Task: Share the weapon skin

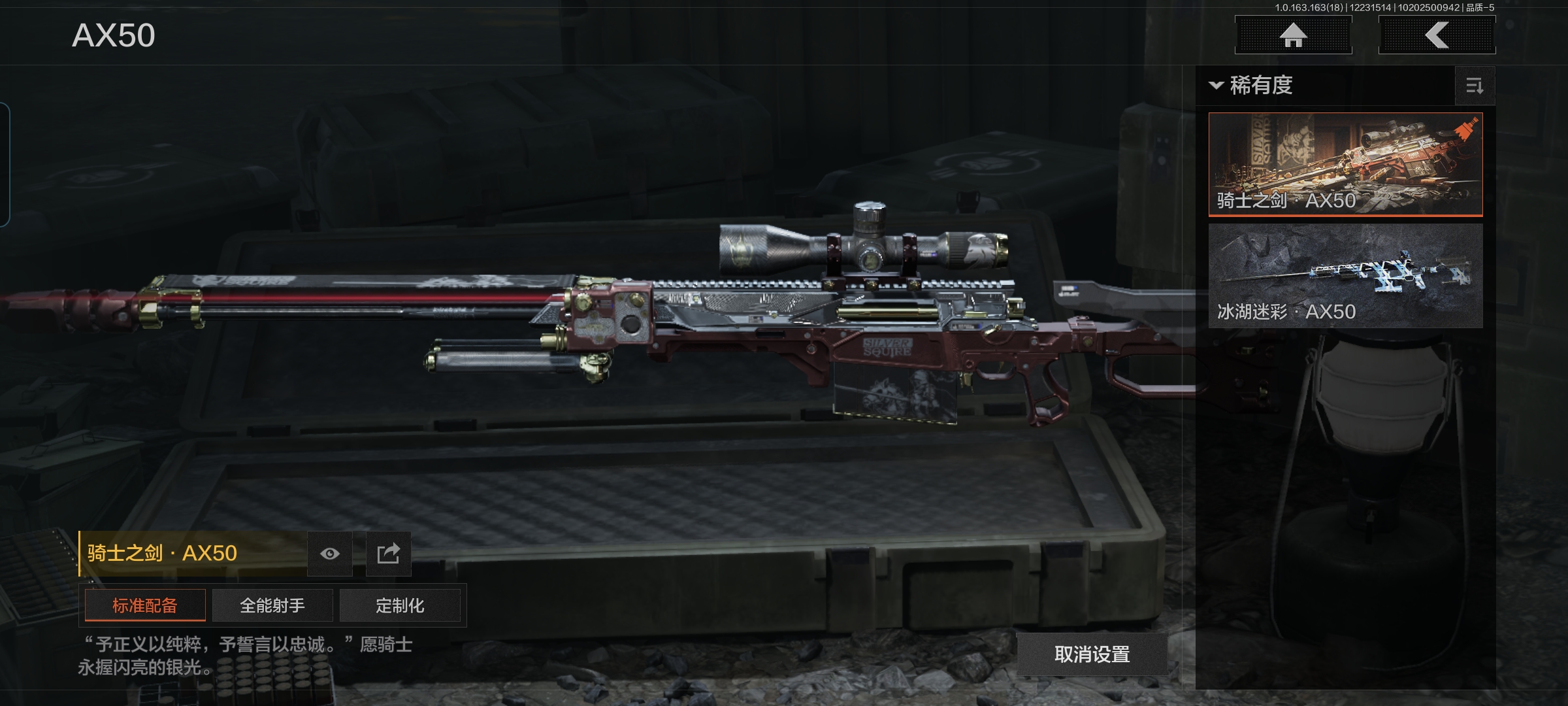Action: 388,554
